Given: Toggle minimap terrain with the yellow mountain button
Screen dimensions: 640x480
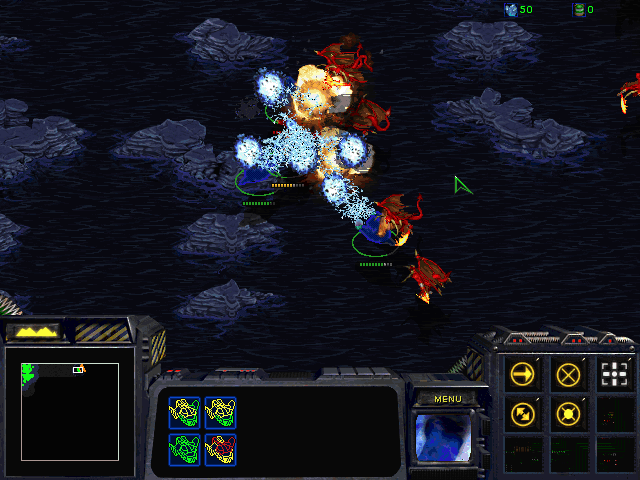Looking at the screenshot, I should coord(32,330).
